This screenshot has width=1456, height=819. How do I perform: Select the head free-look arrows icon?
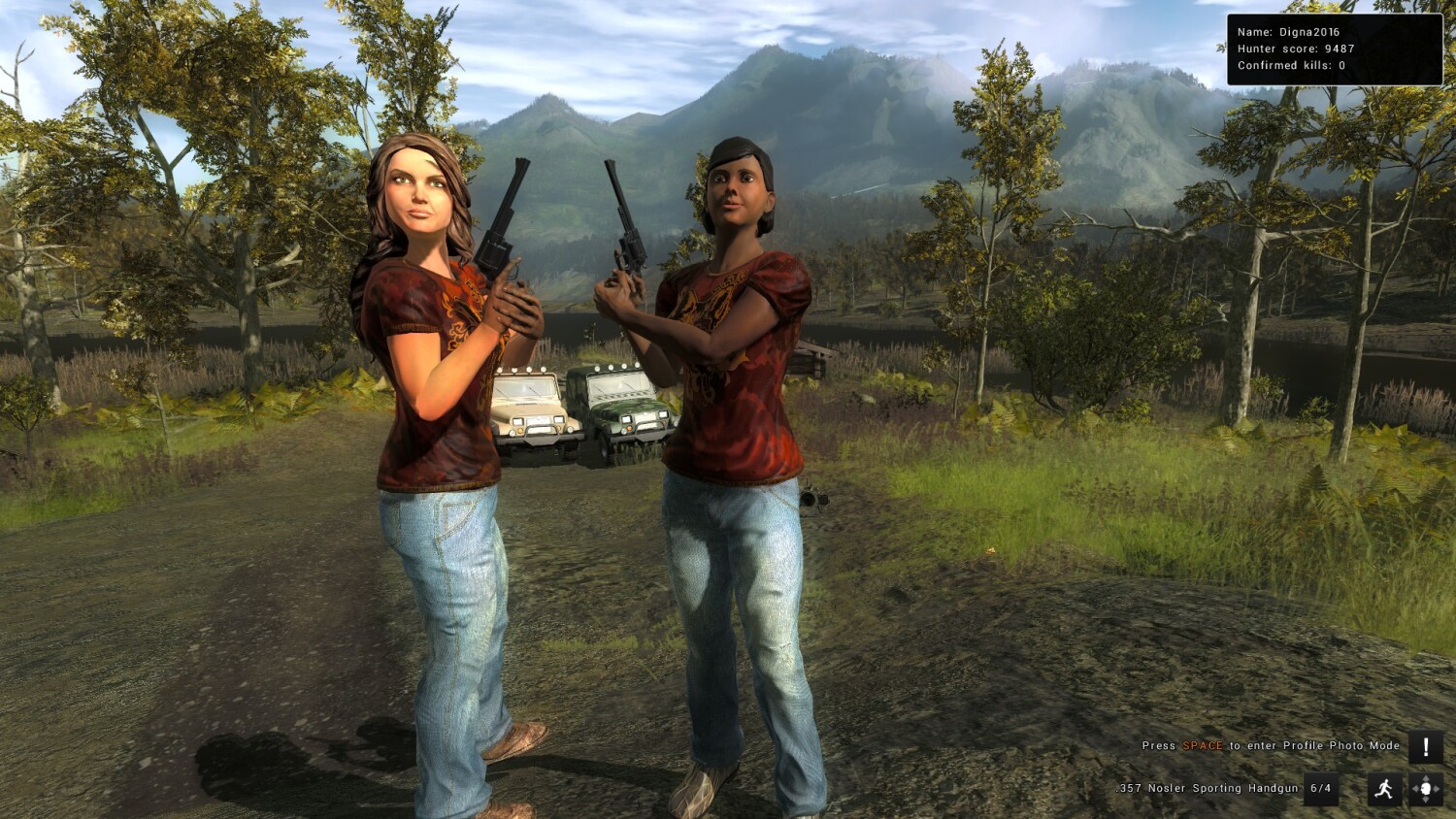point(1425,789)
